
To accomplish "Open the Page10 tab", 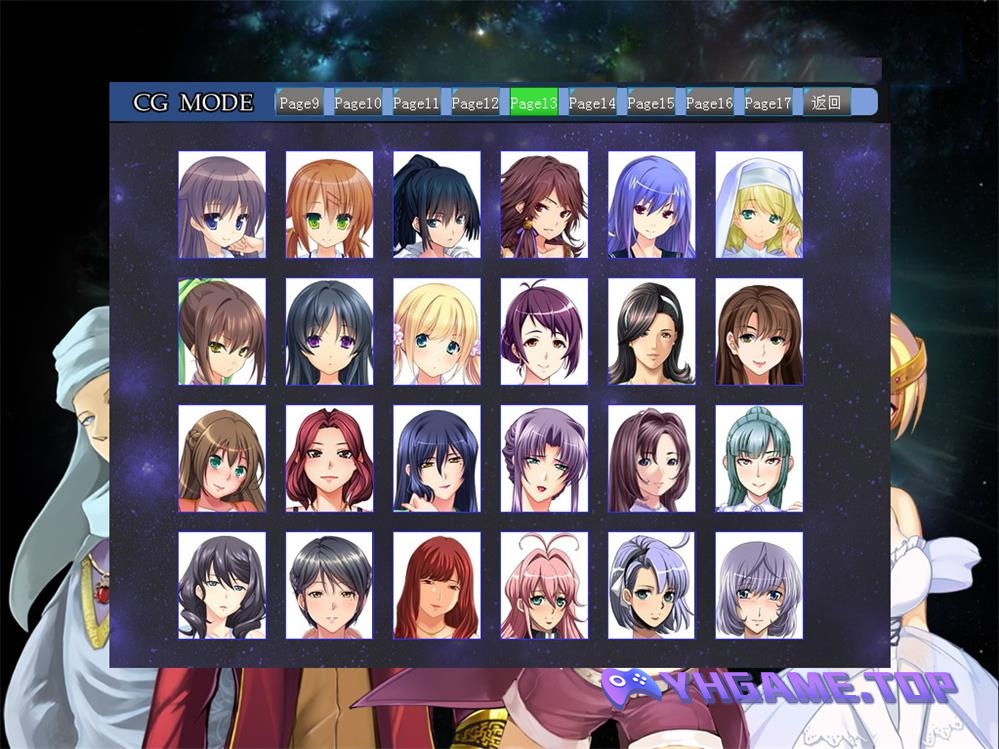I will [357, 102].
